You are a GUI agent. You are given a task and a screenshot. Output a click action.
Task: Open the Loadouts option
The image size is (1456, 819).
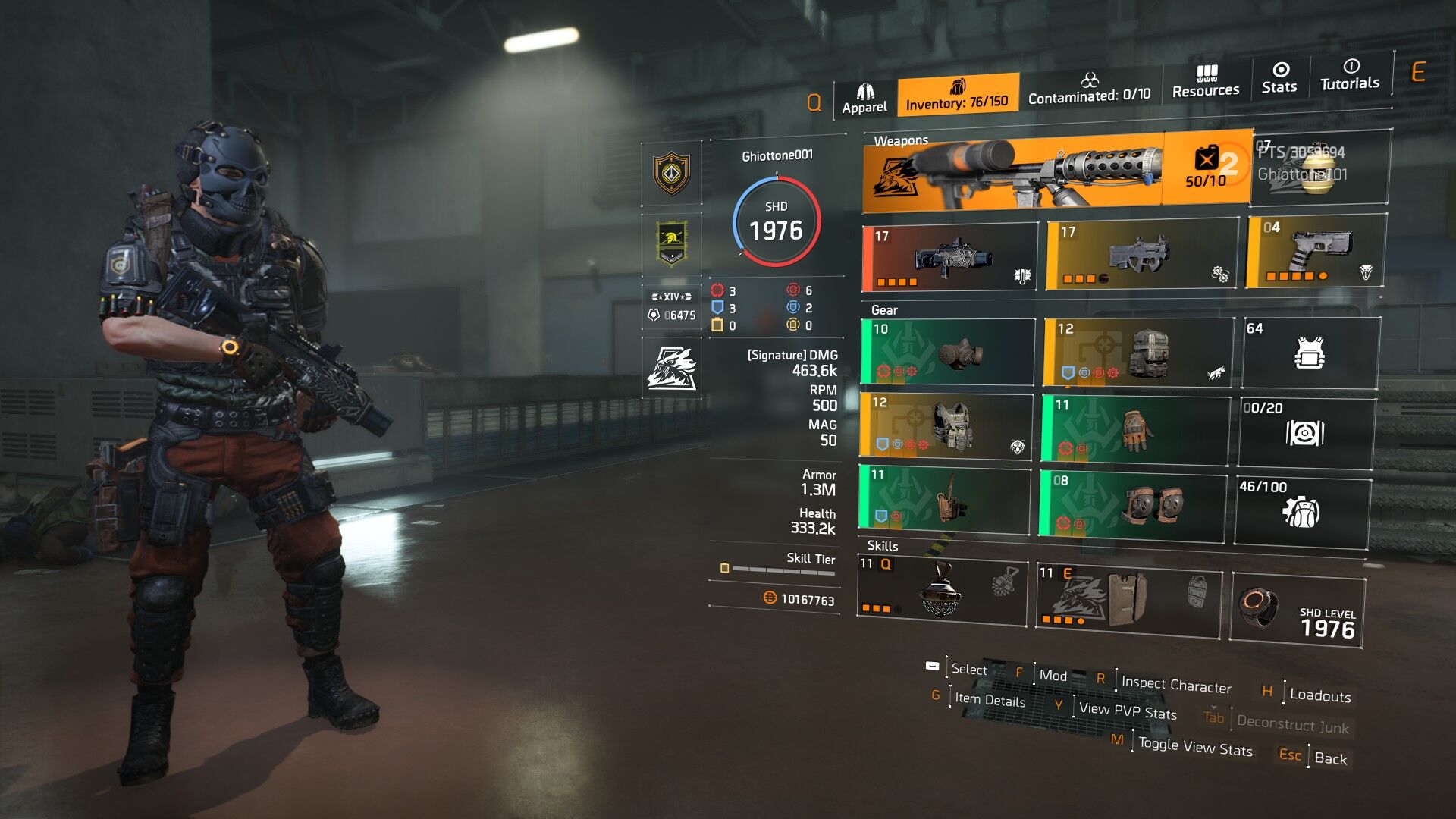(1319, 695)
